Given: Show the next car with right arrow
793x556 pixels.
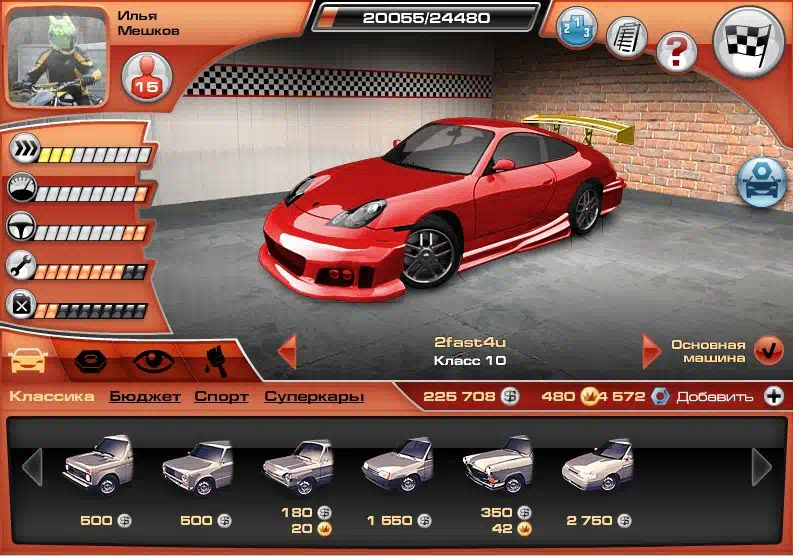Looking at the screenshot, I should click(652, 351).
